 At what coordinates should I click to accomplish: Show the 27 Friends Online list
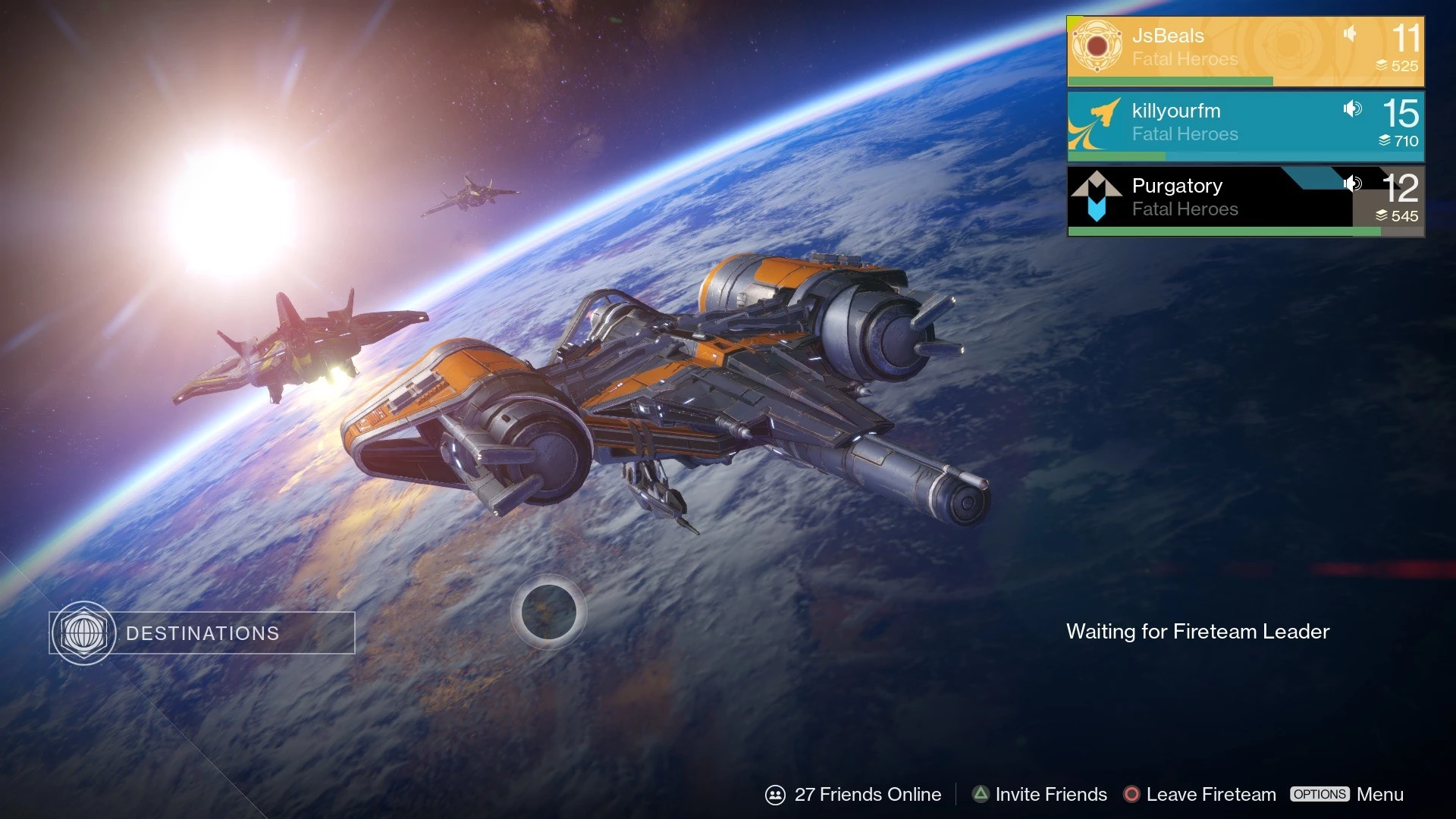[x=854, y=794]
